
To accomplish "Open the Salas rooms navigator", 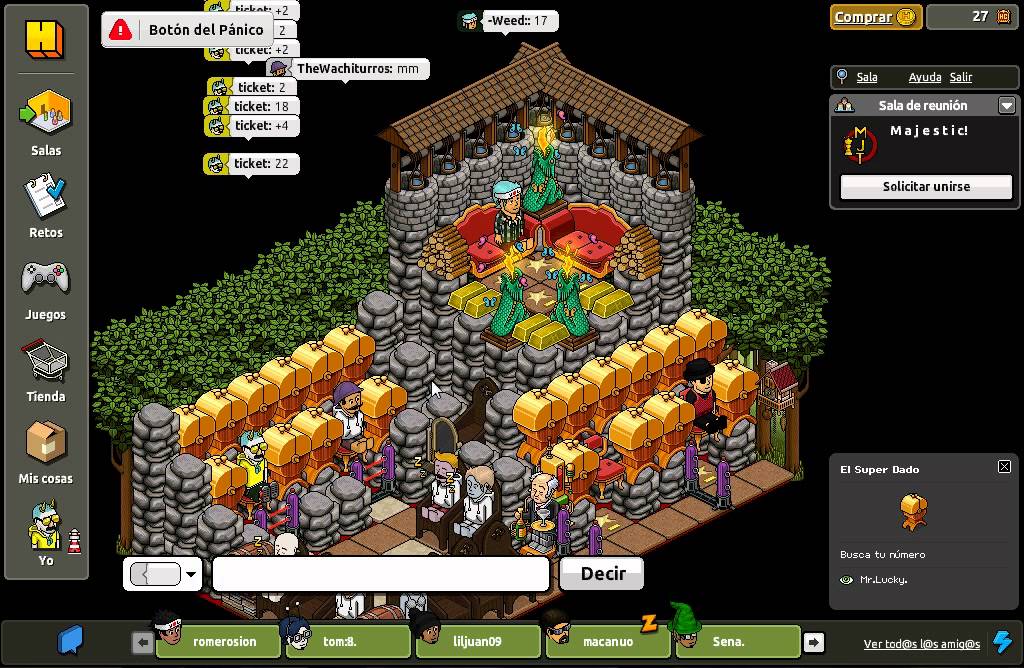I will pyautogui.click(x=46, y=123).
